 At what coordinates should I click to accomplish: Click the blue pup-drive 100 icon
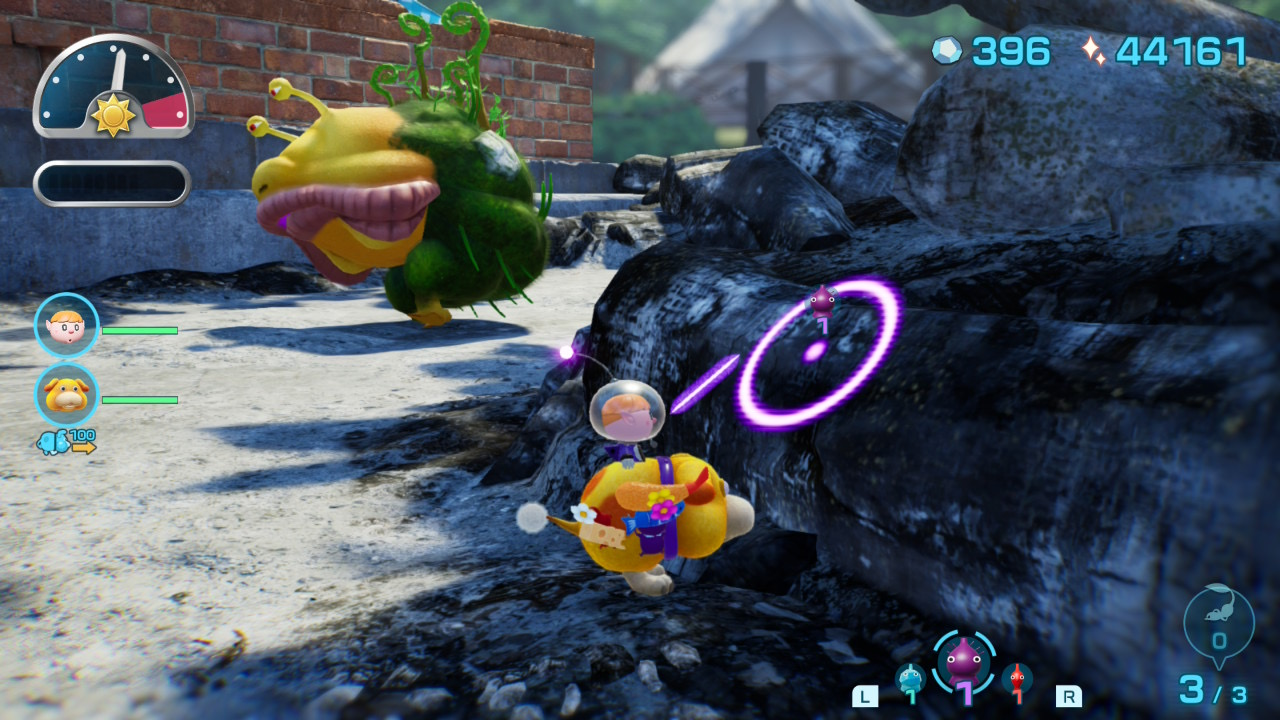[66, 441]
